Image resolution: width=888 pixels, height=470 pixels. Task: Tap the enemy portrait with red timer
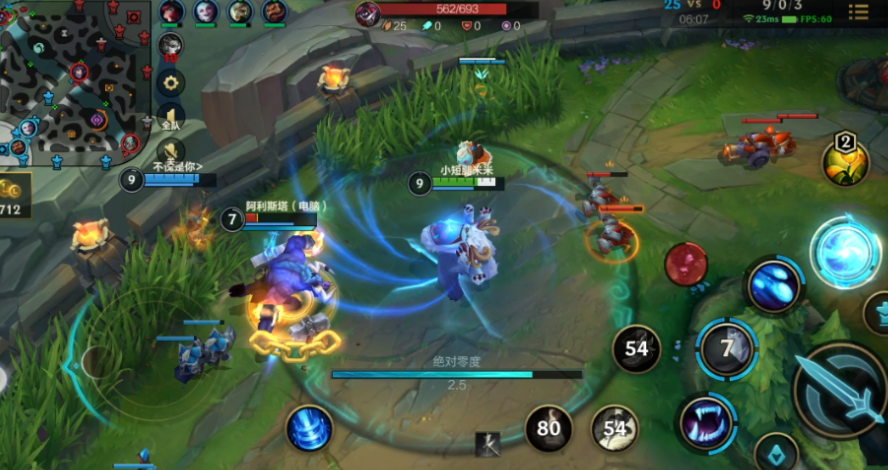(x=170, y=45)
